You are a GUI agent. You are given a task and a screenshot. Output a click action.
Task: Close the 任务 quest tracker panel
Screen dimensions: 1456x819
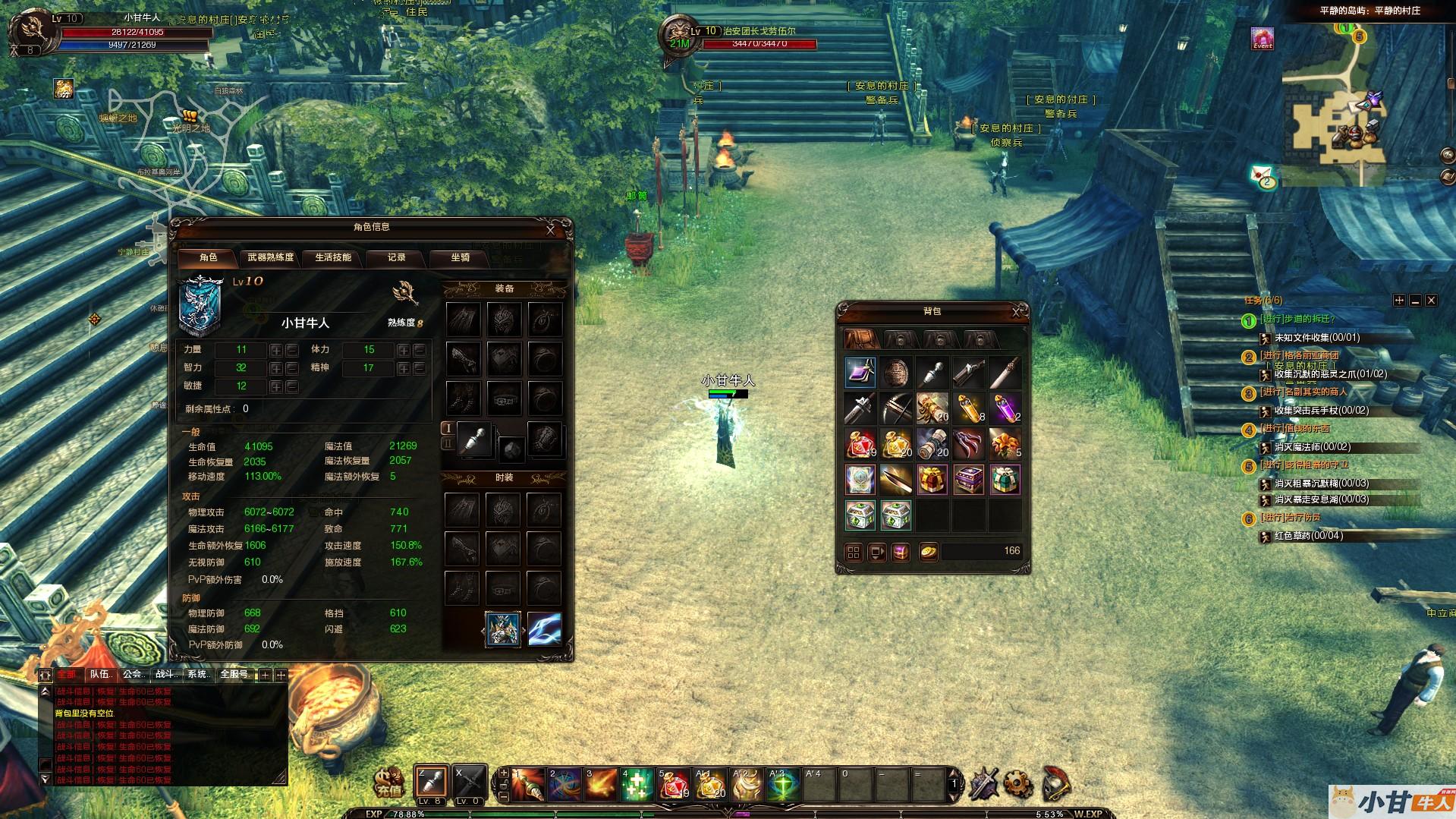coord(1431,301)
